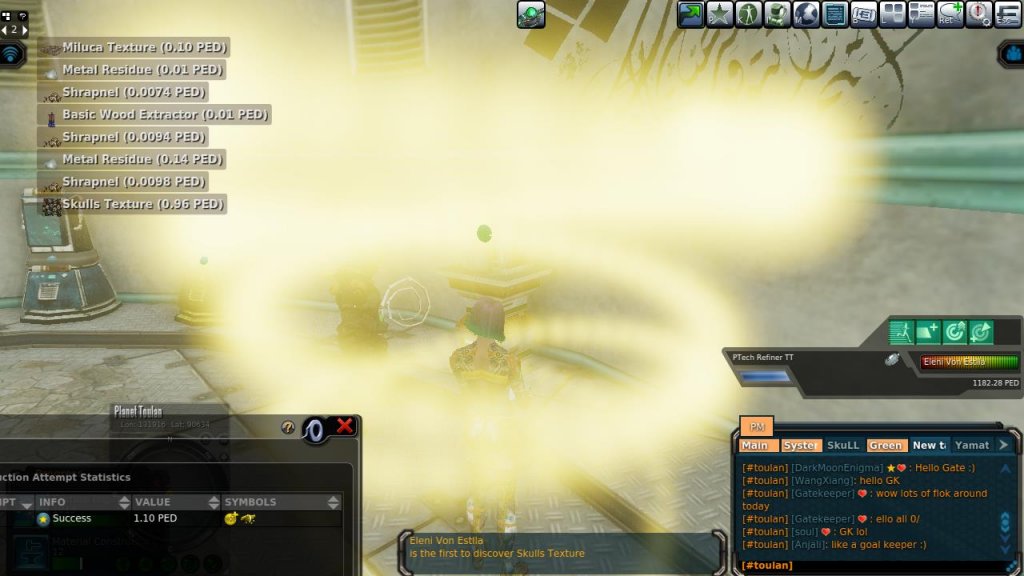Switch to the Yamat chat tab
The height and width of the screenshot is (576, 1024).
(x=971, y=445)
